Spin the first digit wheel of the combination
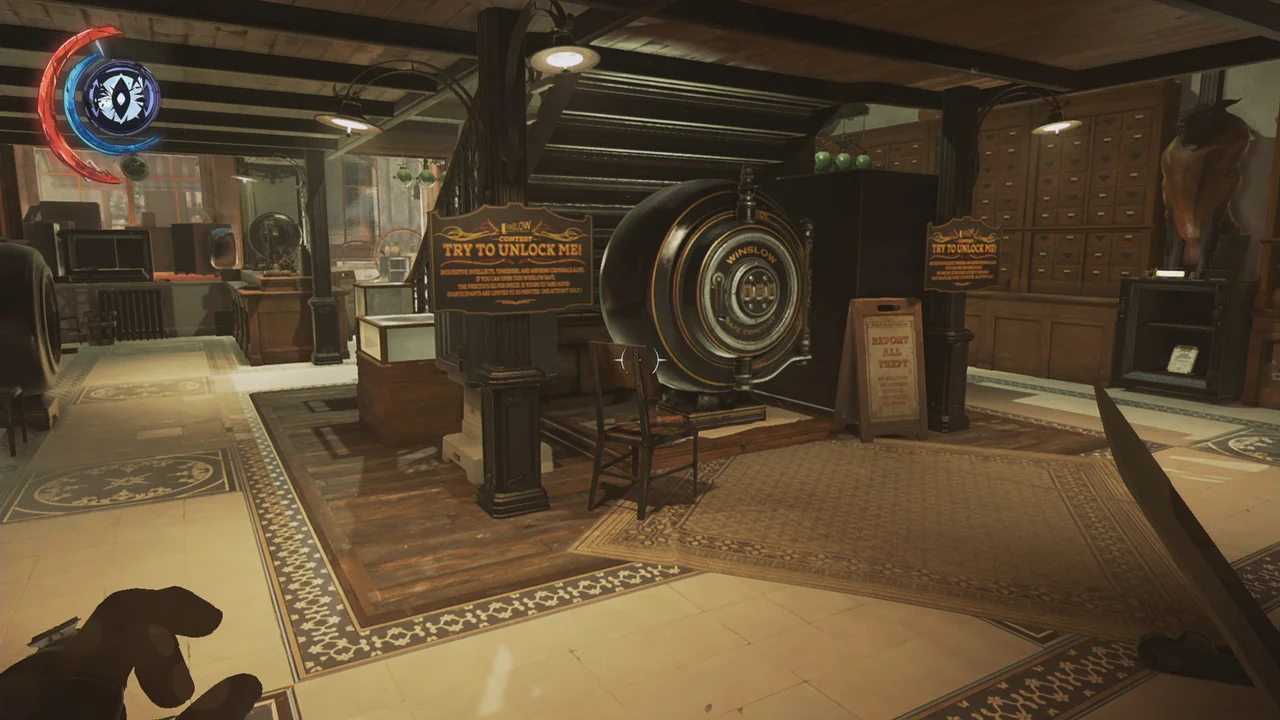This screenshot has height=720, width=1280. click(748, 290)
